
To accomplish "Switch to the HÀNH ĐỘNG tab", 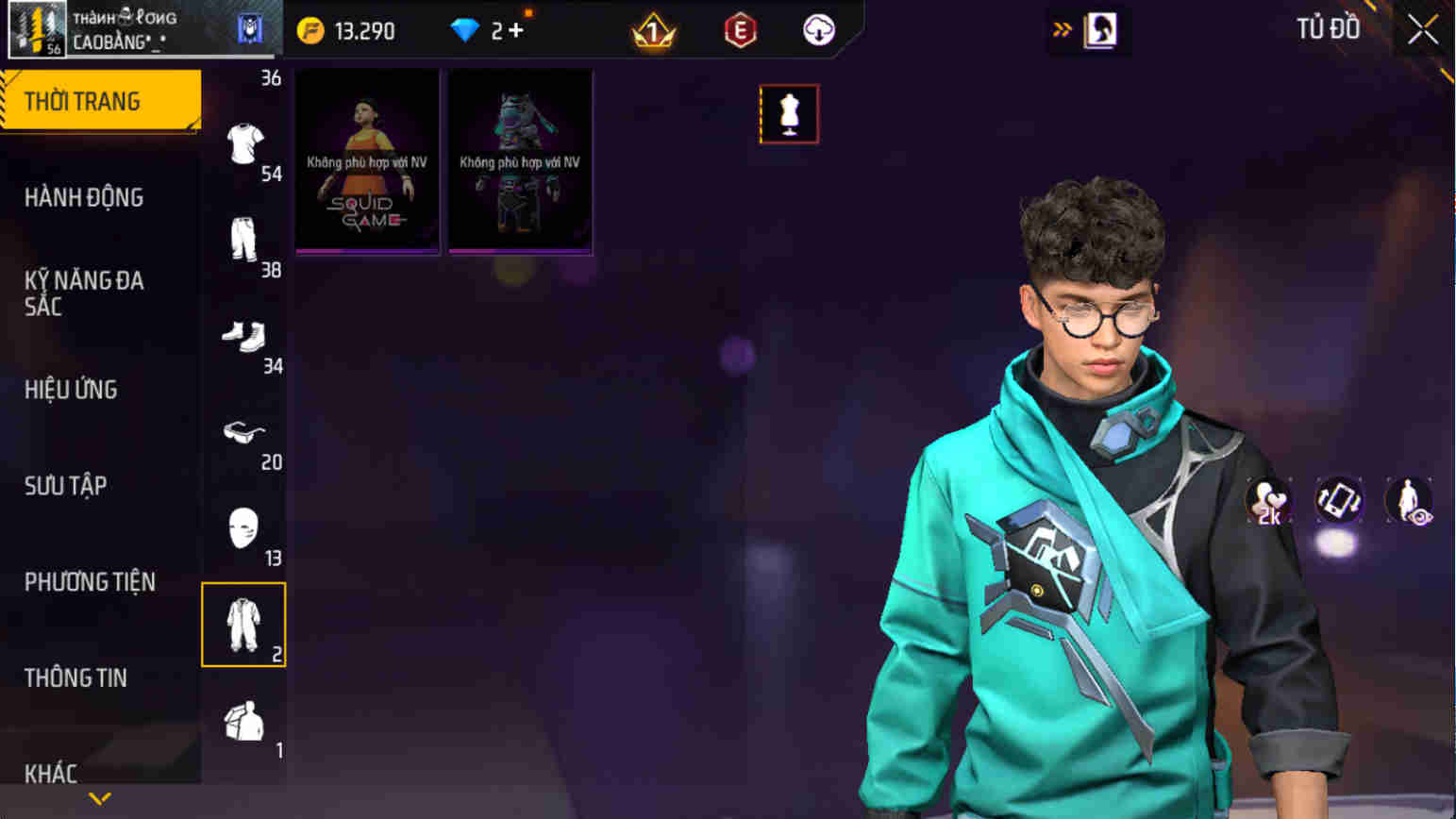I will [x=85, y=197].
